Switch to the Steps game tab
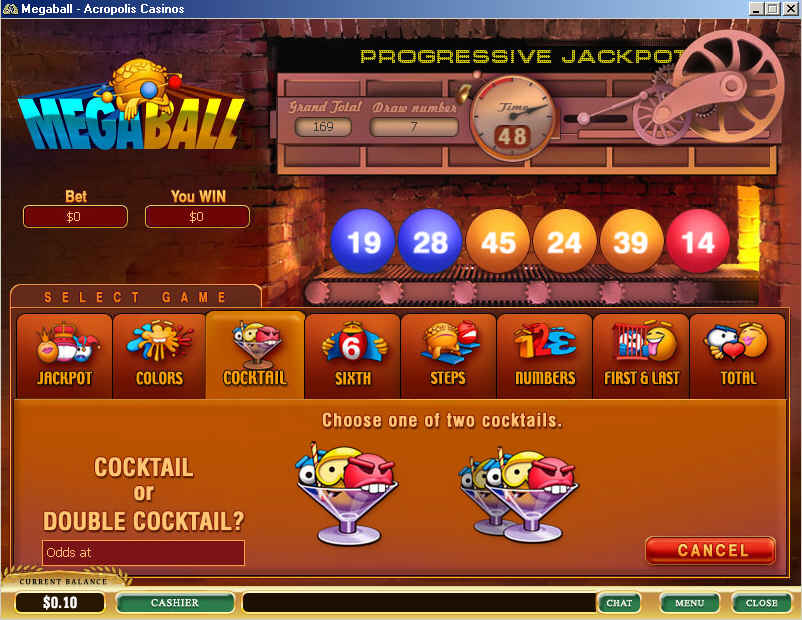 tap(448, 355)
